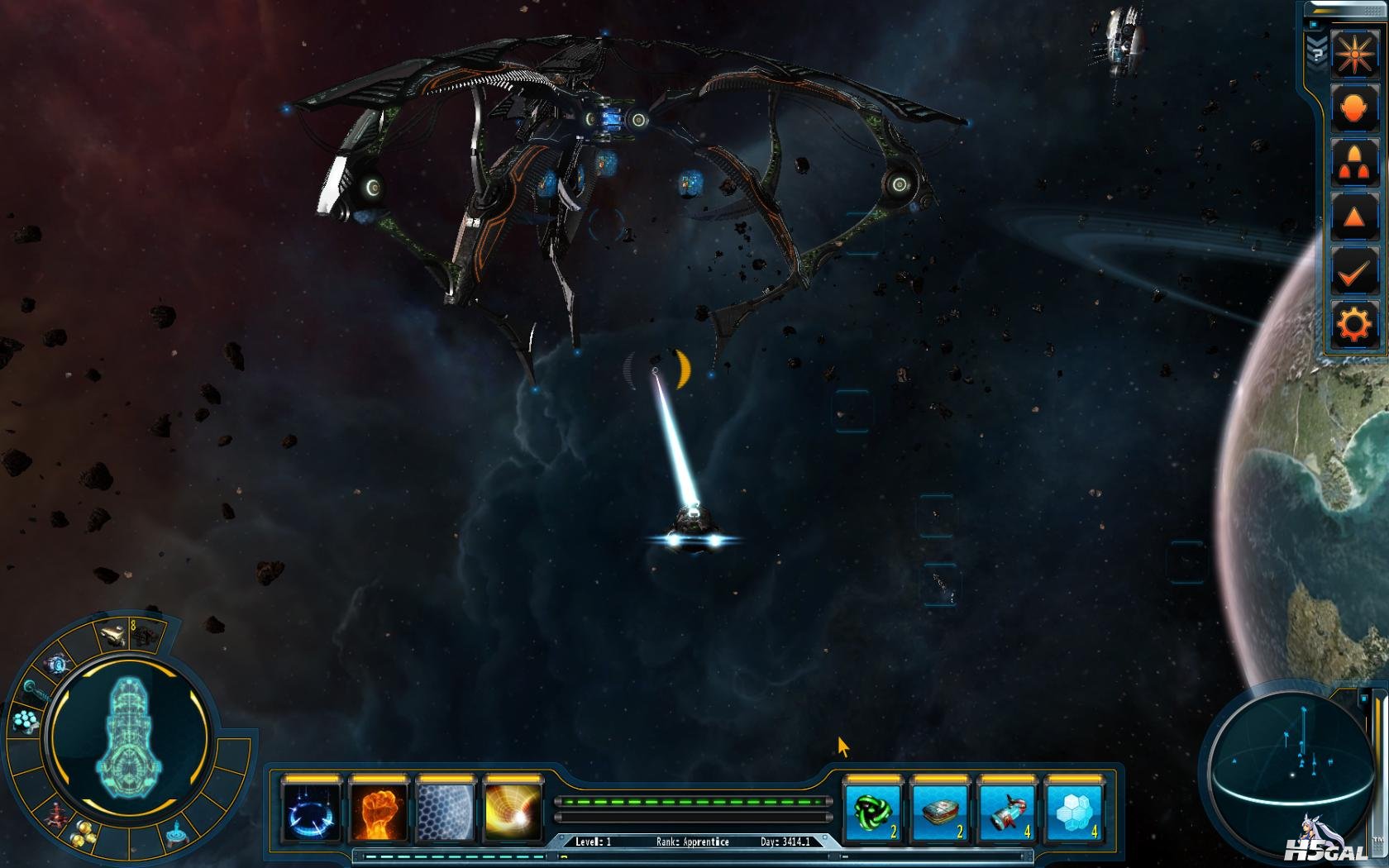Use the blue hexagon cluster item
The image size is (1389, 868).
(1073, 812)
